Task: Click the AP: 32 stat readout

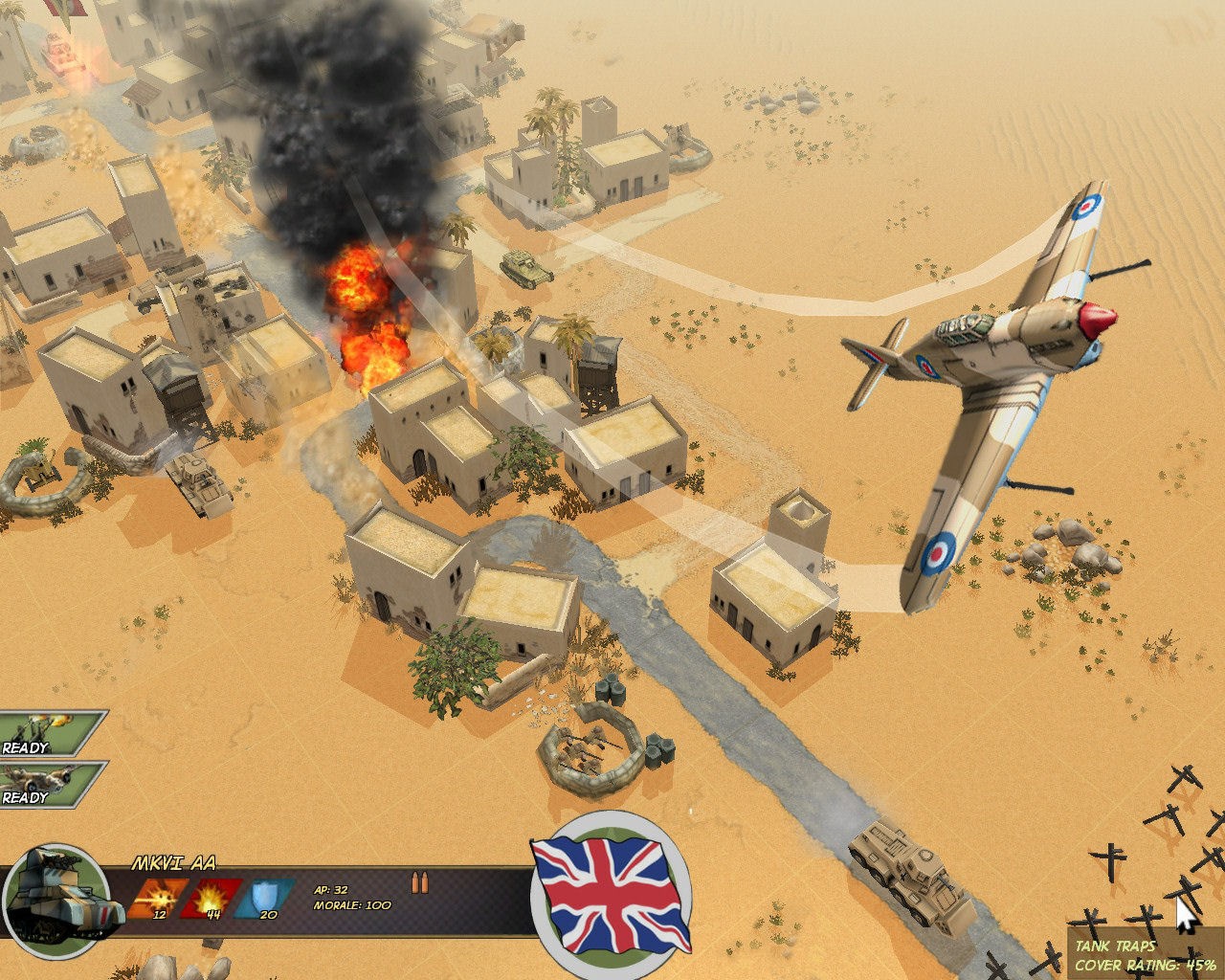Action: click(330, 889)
